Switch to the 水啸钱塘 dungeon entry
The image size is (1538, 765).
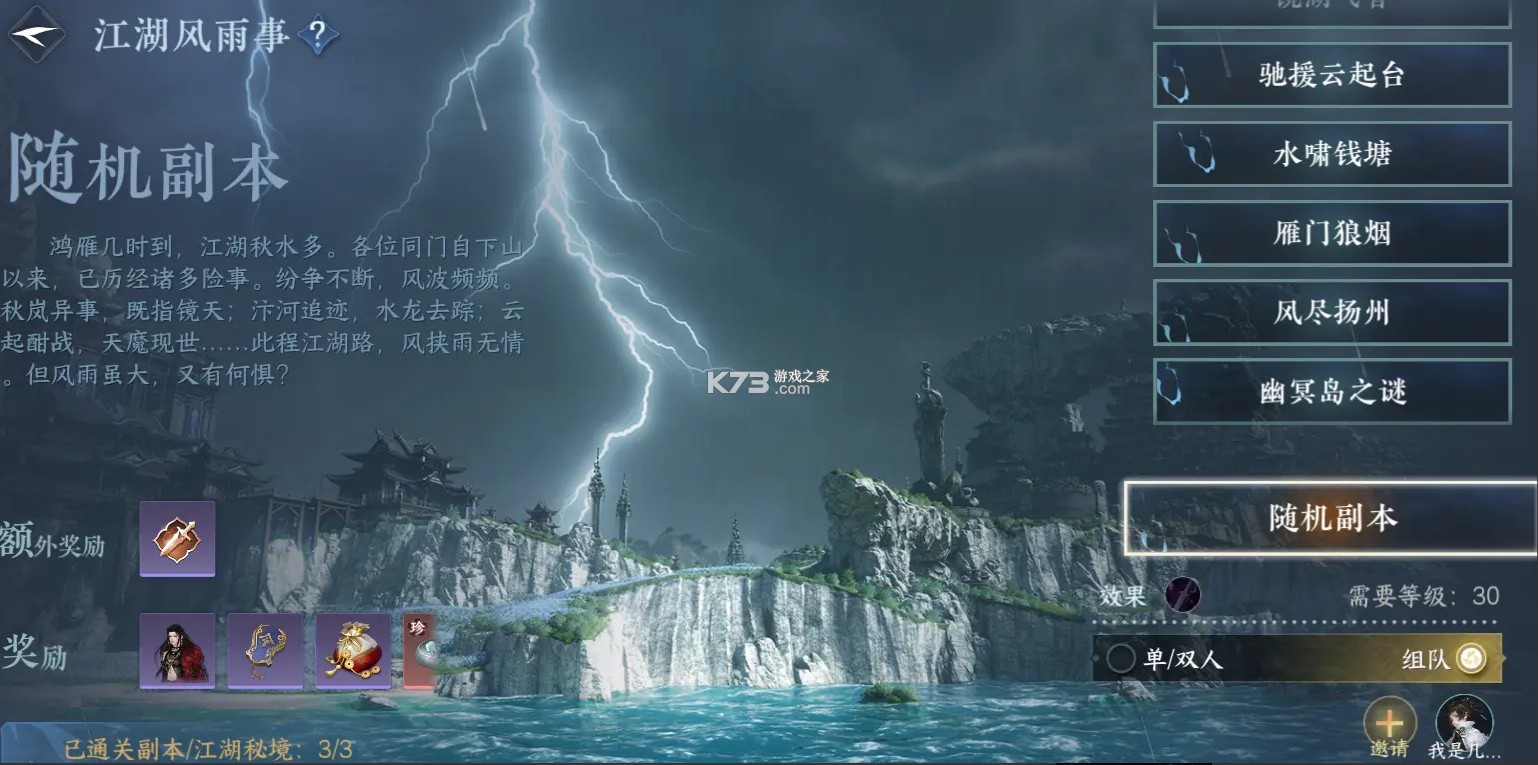pos(1332,155)
